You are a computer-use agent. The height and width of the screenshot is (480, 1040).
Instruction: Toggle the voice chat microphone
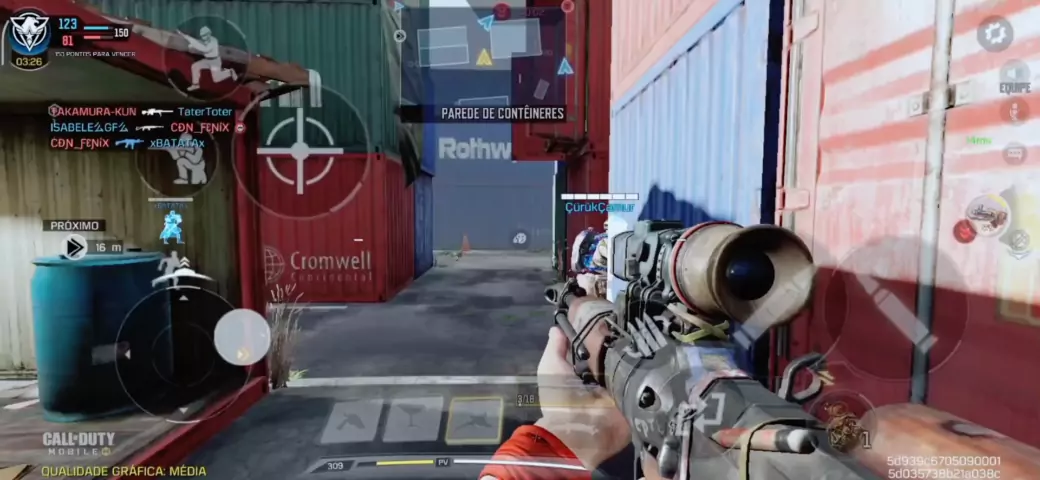click(x=1015, y=112)
